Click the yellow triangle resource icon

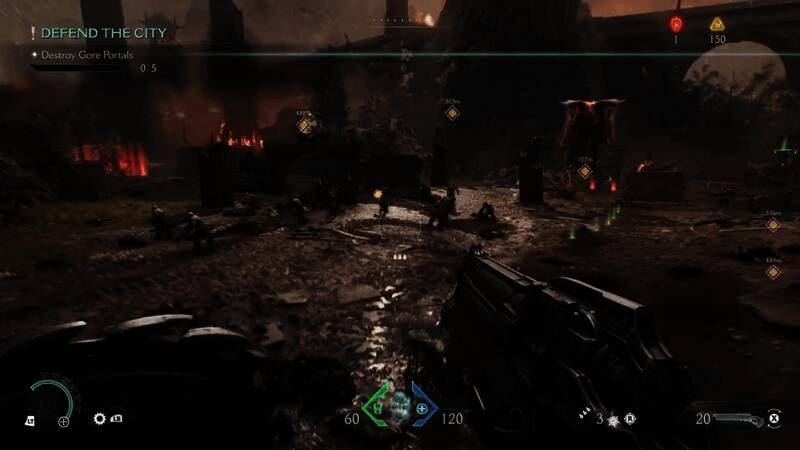(x=716, y=24)
